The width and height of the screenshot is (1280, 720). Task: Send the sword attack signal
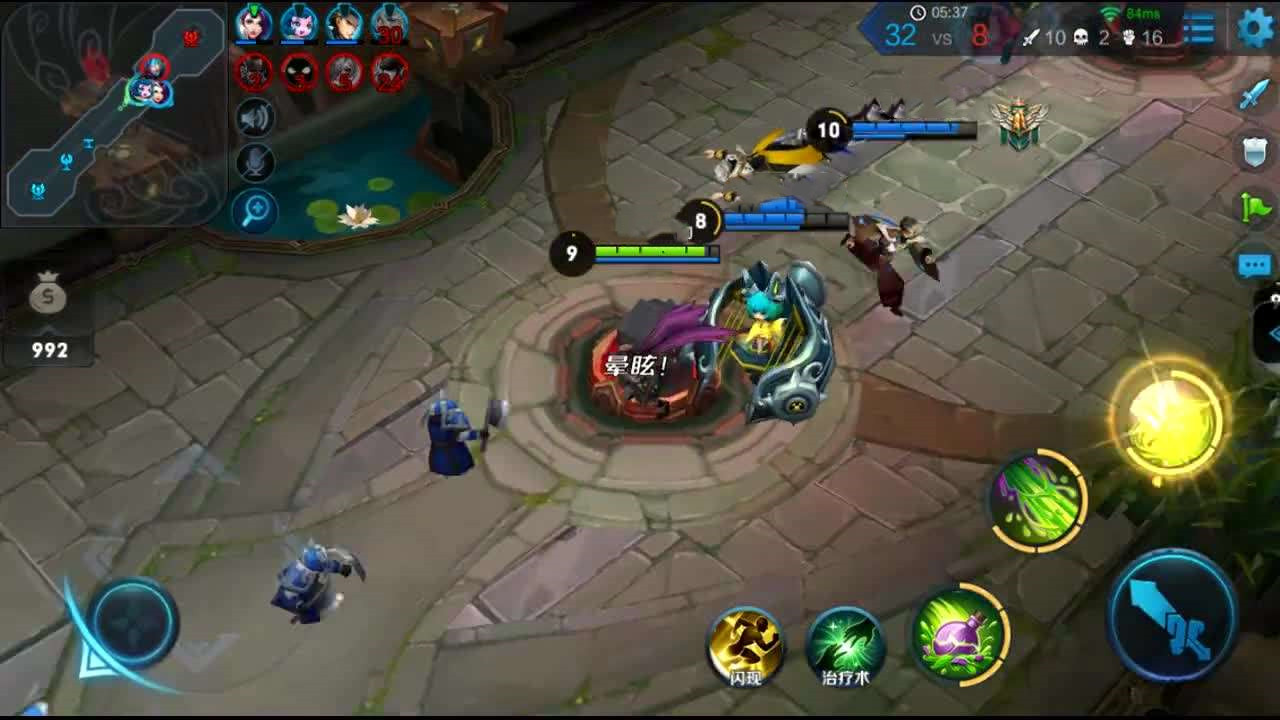tap(1254, 95)
